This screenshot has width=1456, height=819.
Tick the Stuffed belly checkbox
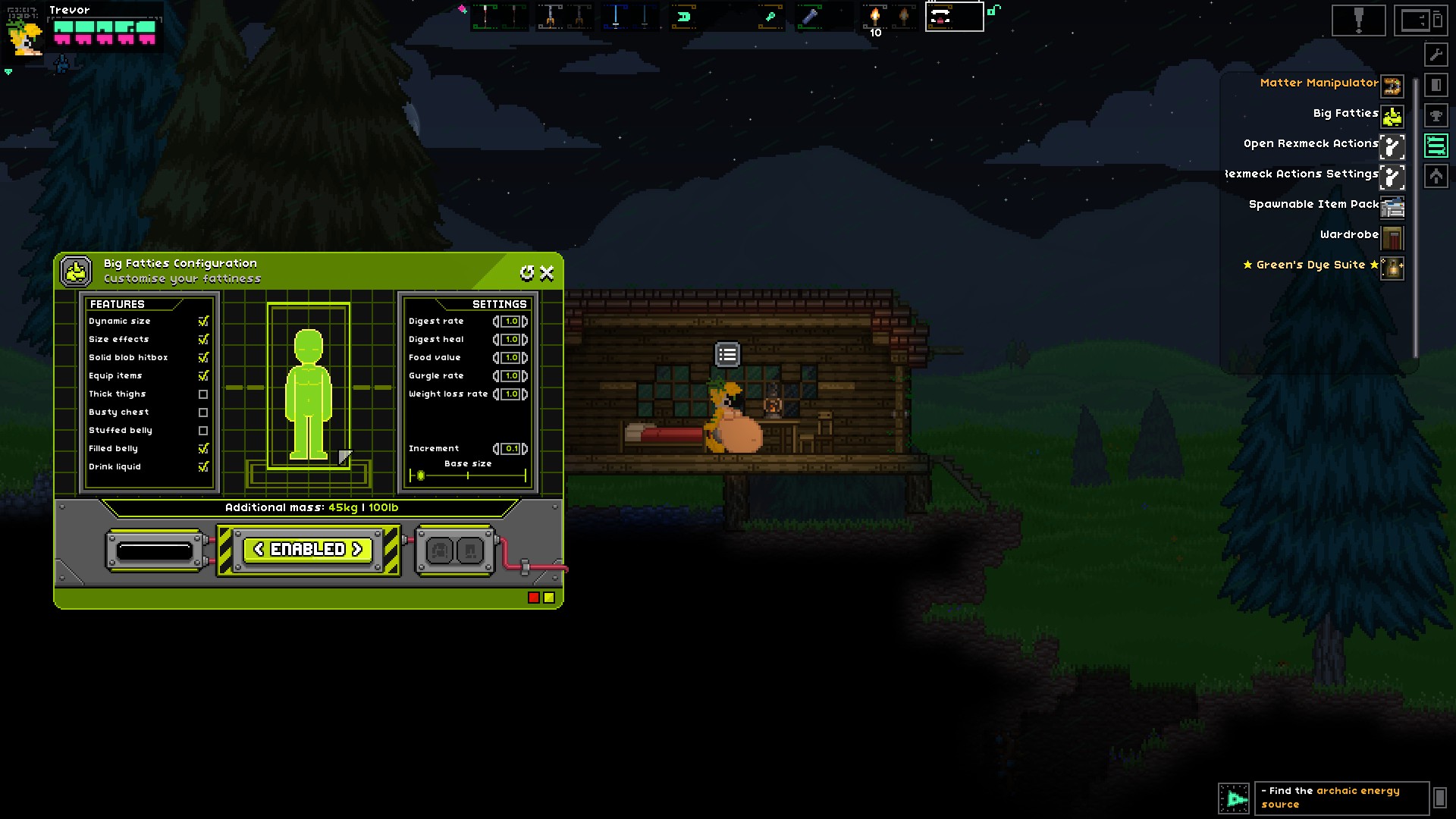click(x=203, y=431)
